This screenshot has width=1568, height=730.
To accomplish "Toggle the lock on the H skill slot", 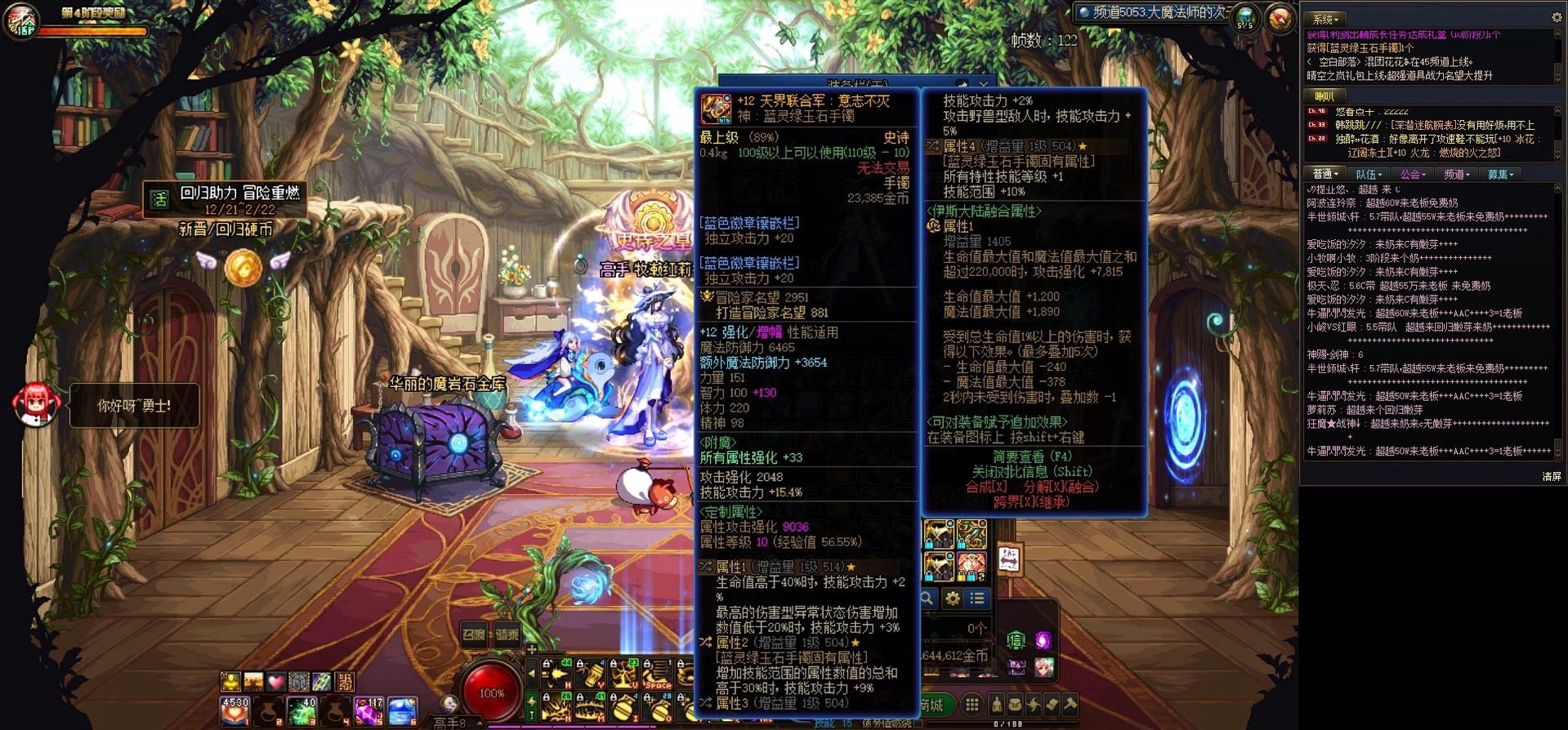I will click(547, 664).
